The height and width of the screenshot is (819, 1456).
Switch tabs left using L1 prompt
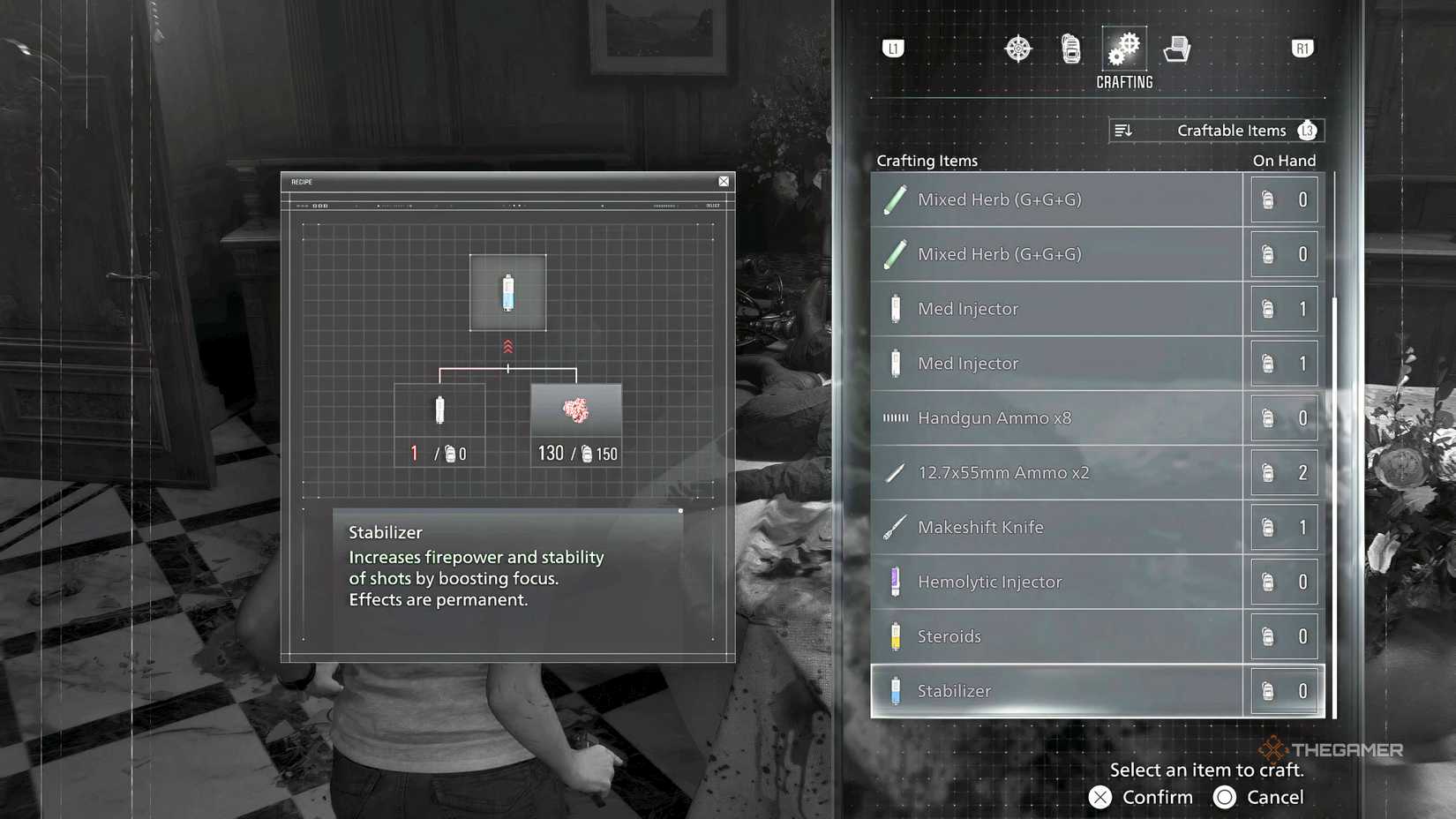pos(892,50)
